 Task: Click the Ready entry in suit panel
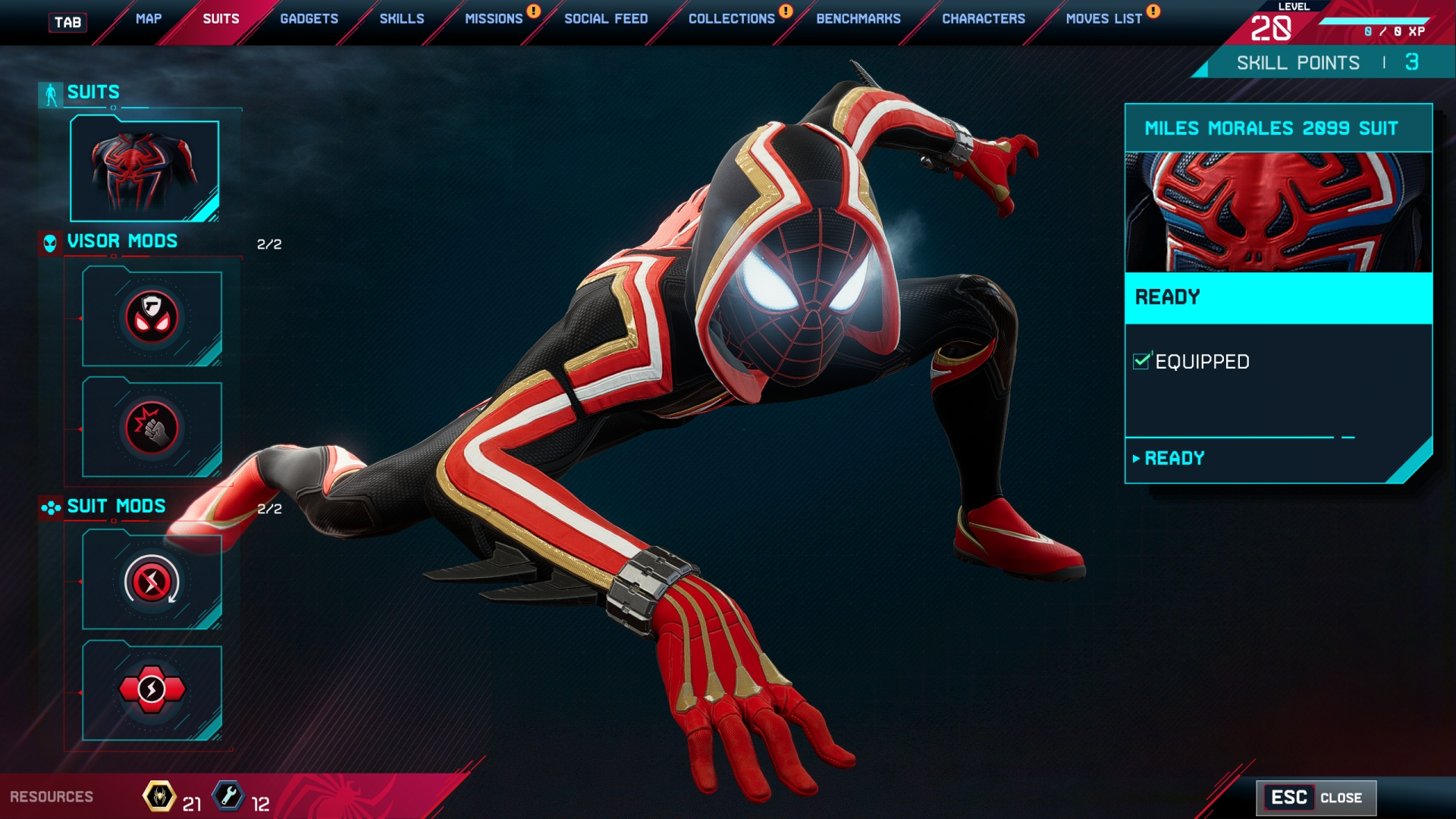1174,459
